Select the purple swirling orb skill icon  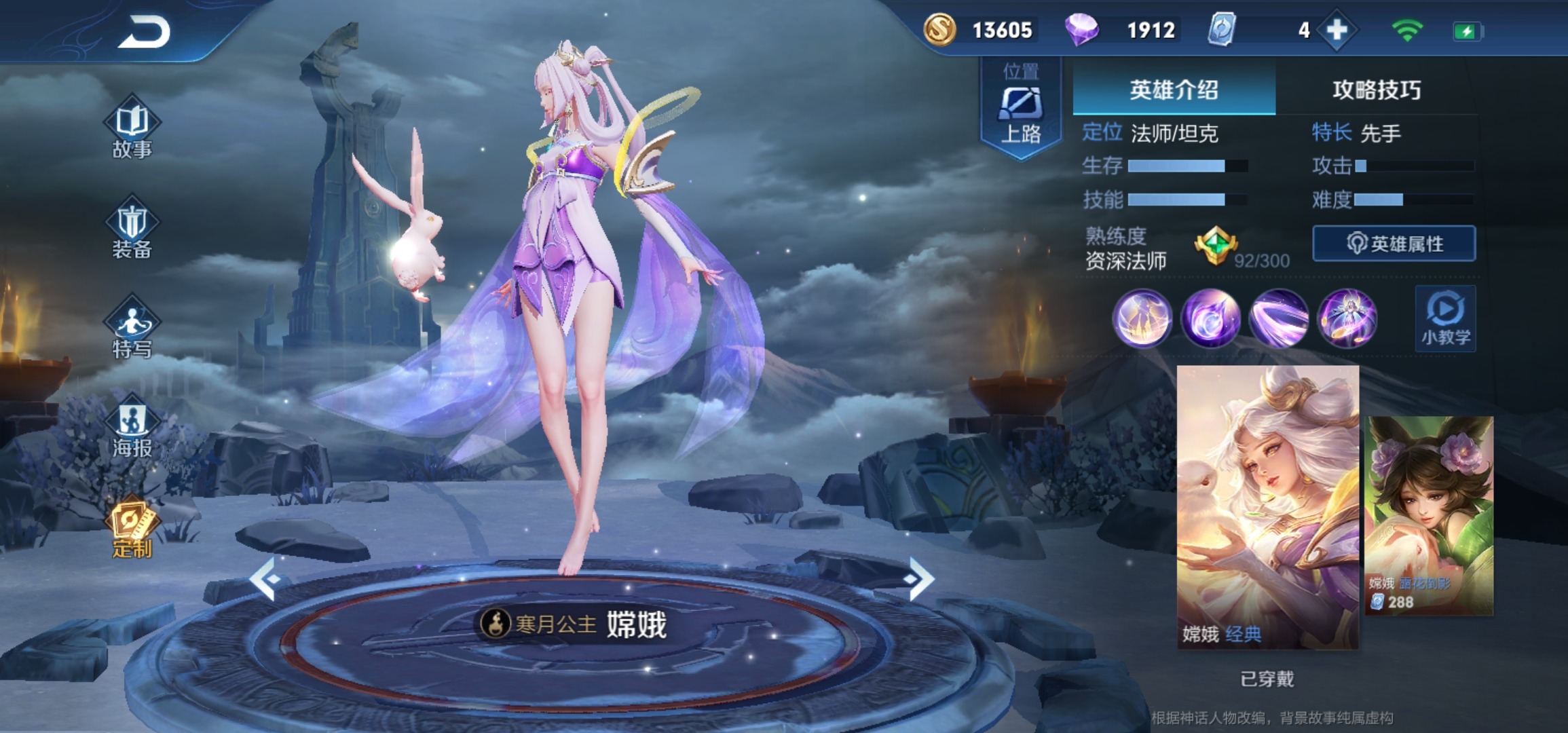(1210, 318)
